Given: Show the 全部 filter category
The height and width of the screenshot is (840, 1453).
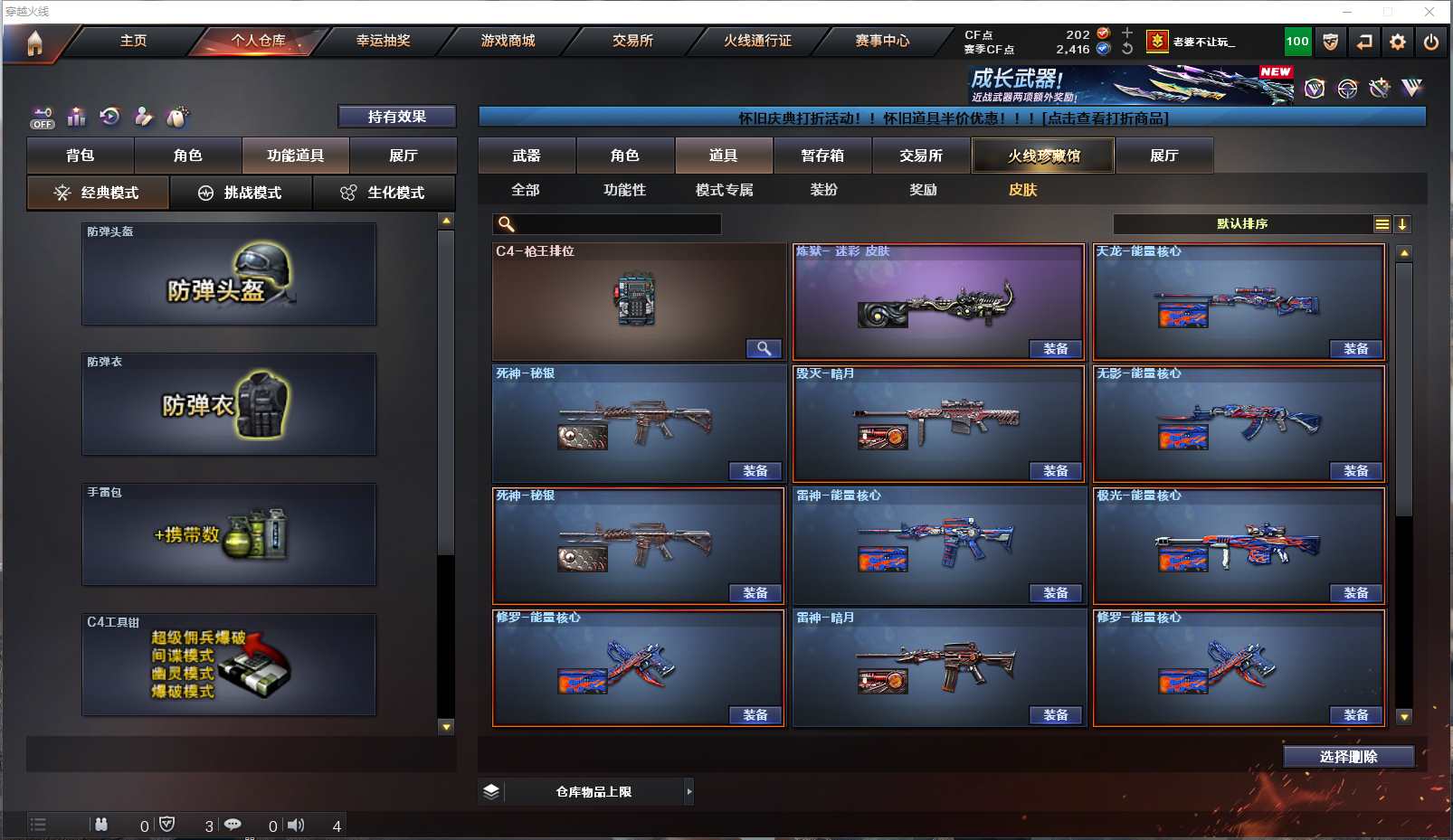Looking at the screenshot, I should click(x=526, y=190).
